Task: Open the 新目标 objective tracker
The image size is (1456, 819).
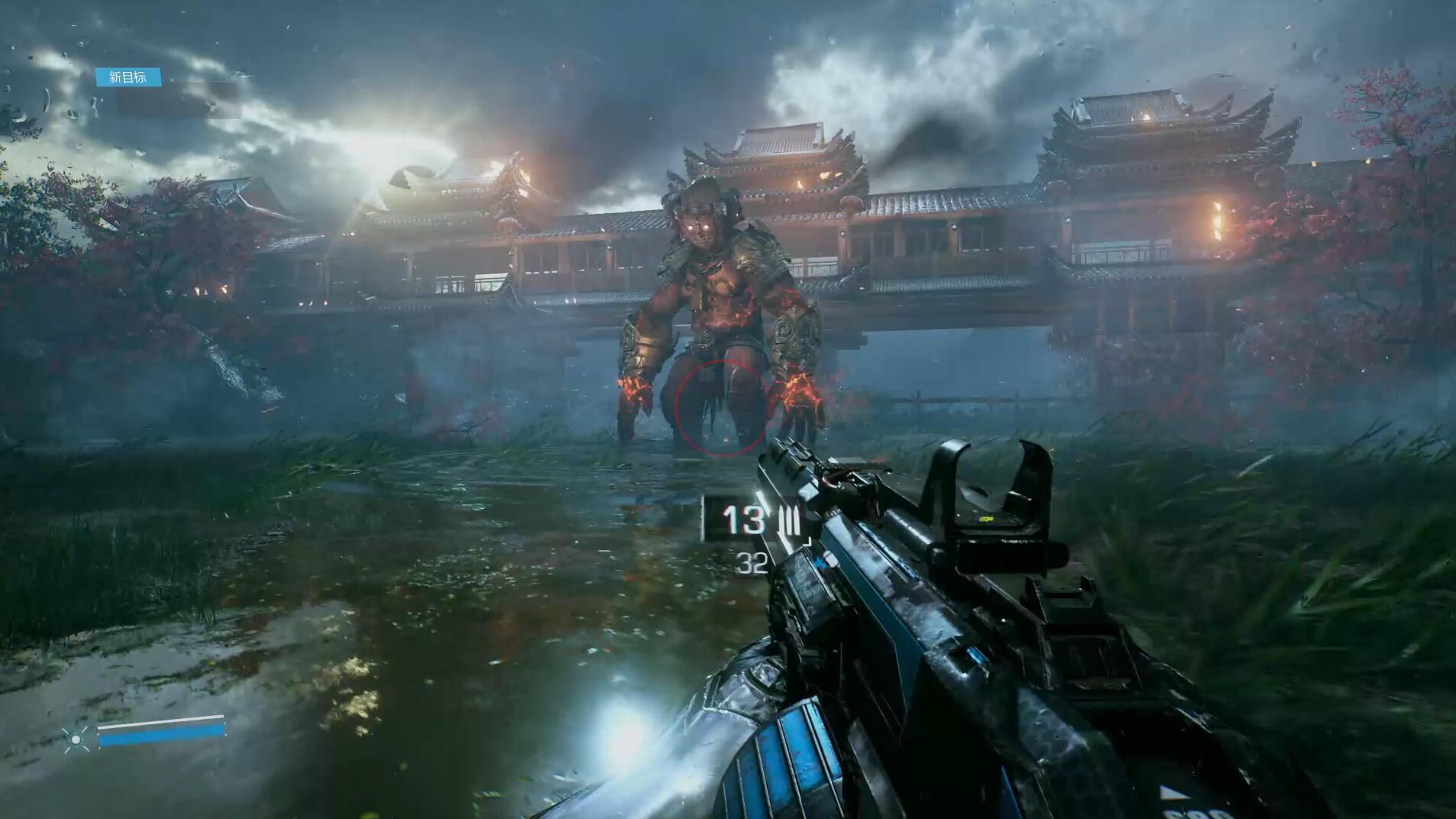Action: [128, 77]
